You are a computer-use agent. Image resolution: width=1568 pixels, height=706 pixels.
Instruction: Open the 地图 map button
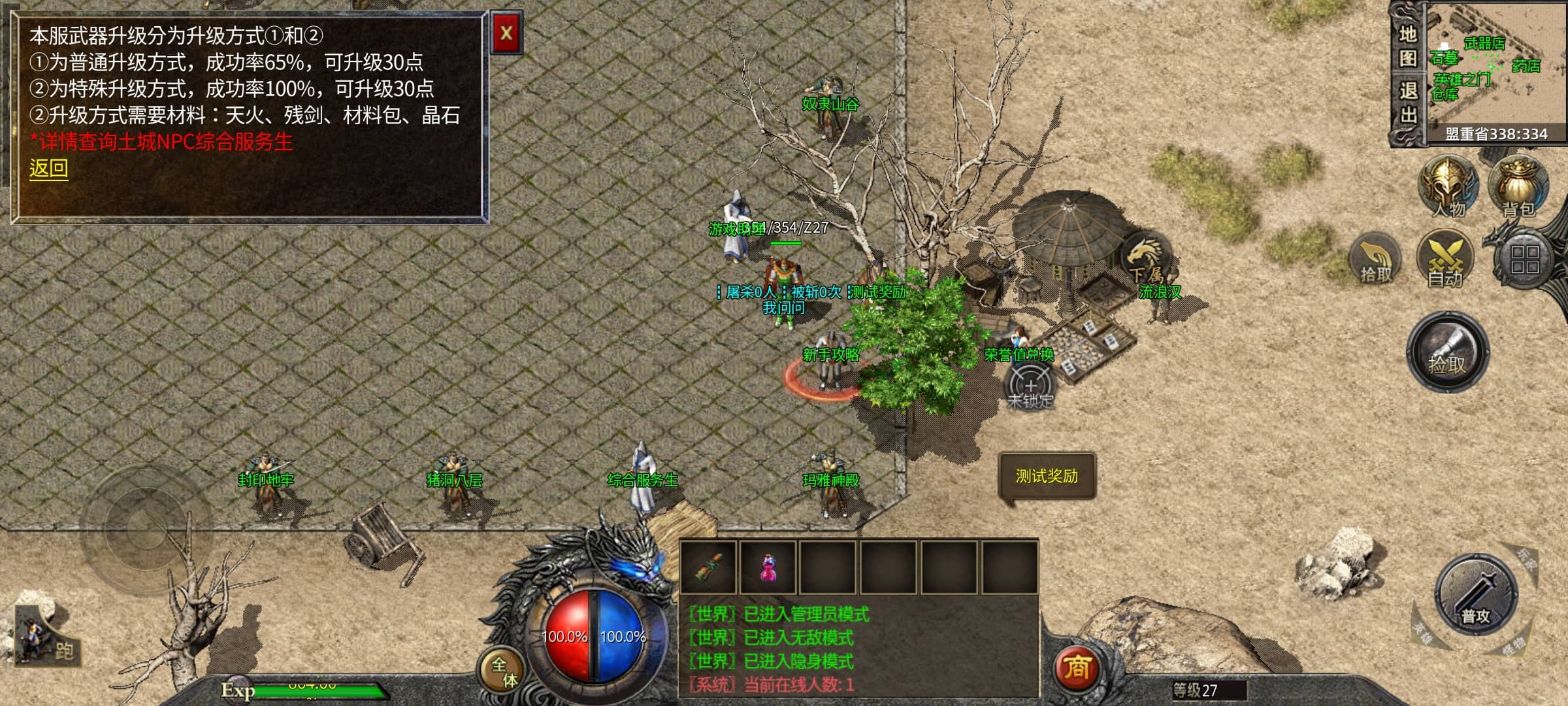point(1407,46)
